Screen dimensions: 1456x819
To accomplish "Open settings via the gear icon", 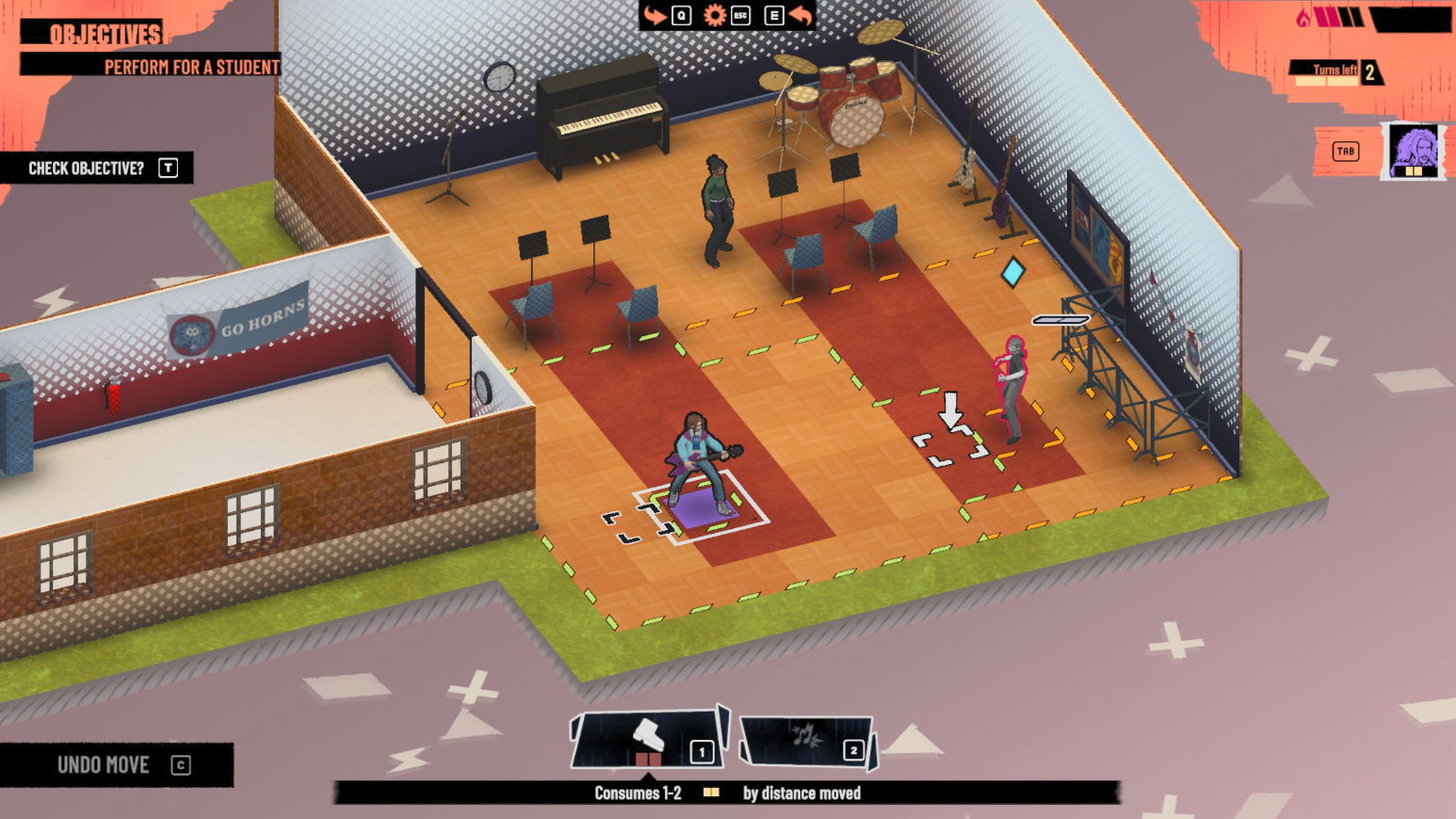I will pos(715,15).
